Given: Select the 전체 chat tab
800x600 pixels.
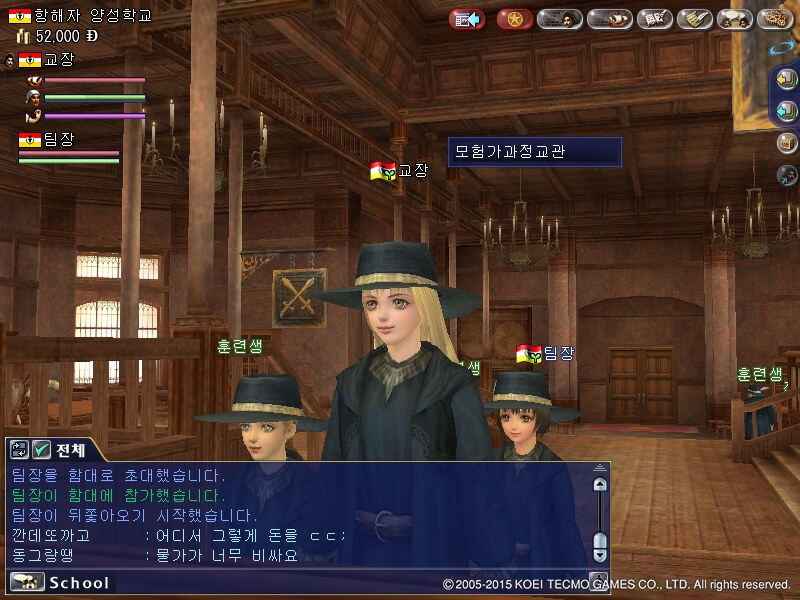Looking at the screenshot, I should click(x=71, y=450).
